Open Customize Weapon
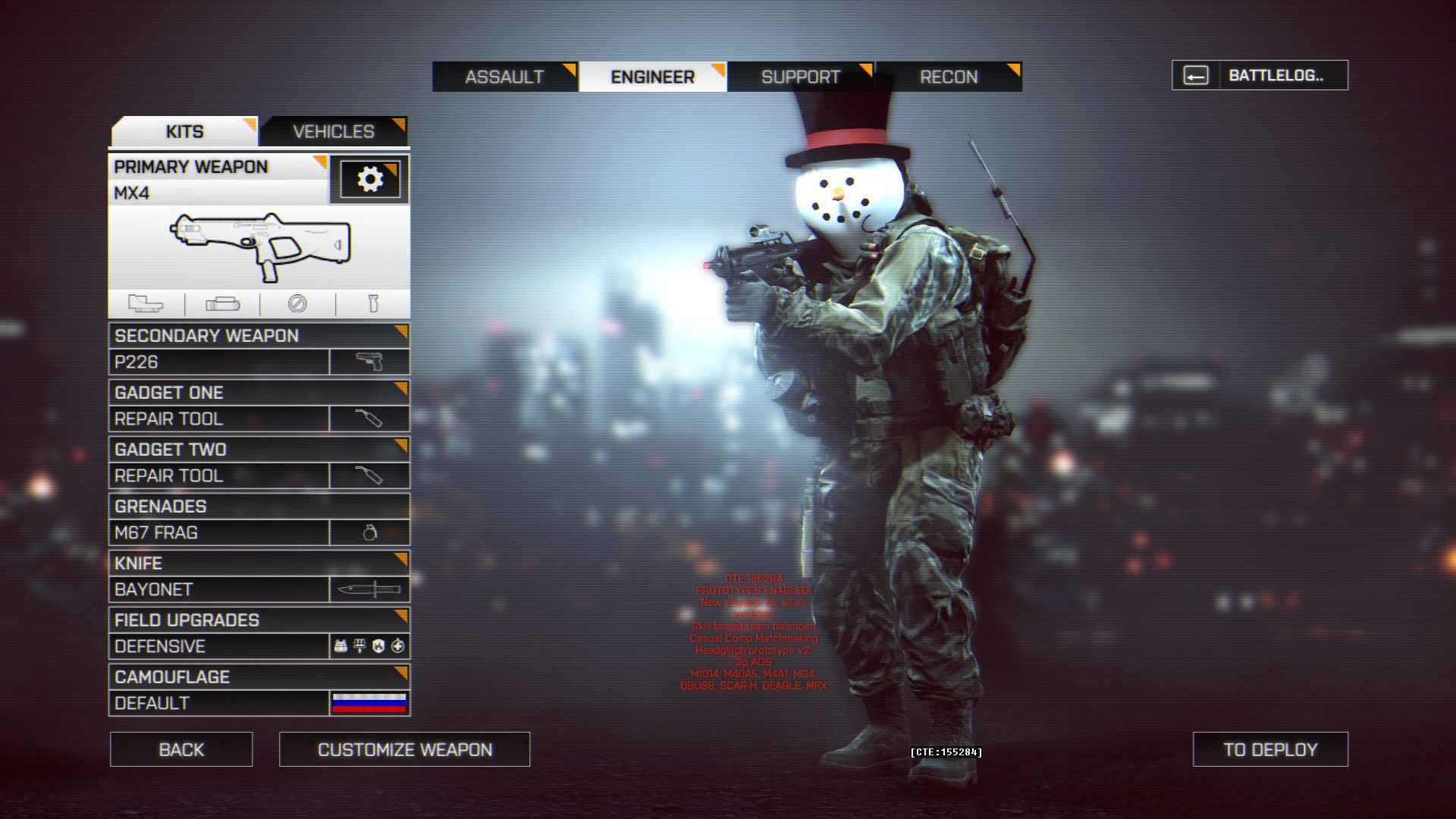This screenshot has width=1456, height=819. [405, 749]
